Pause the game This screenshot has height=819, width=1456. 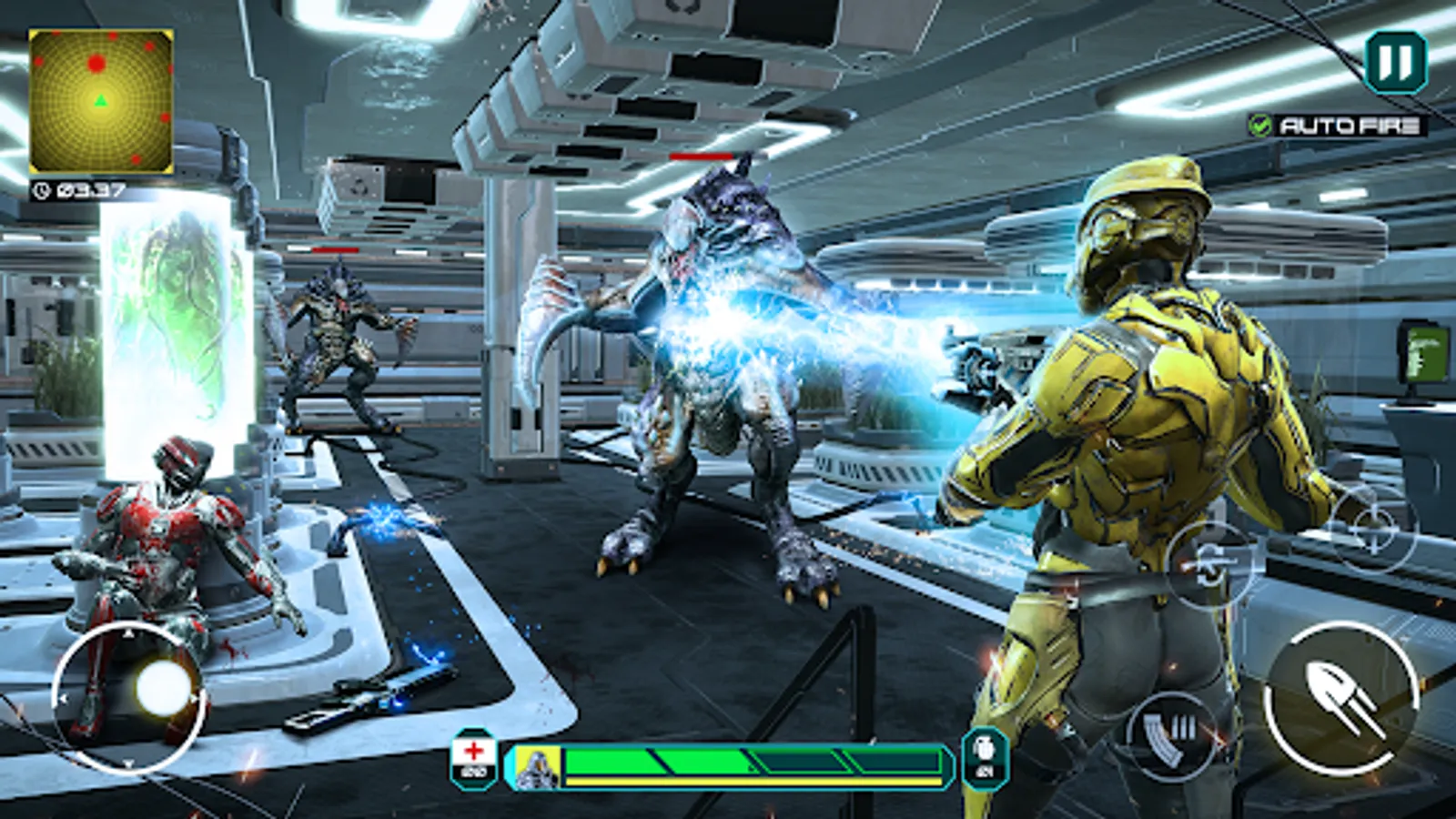1395,62
